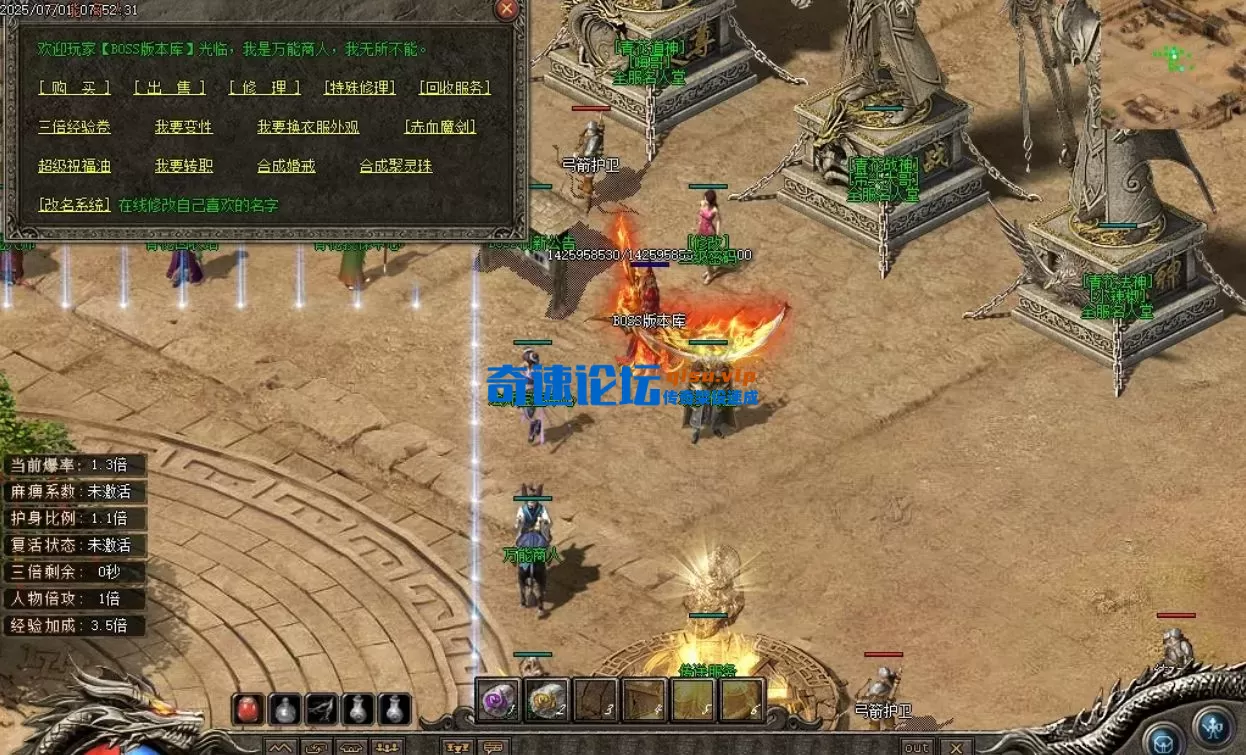
Task: Open the 购买 buy option
Action: (74, 88)
